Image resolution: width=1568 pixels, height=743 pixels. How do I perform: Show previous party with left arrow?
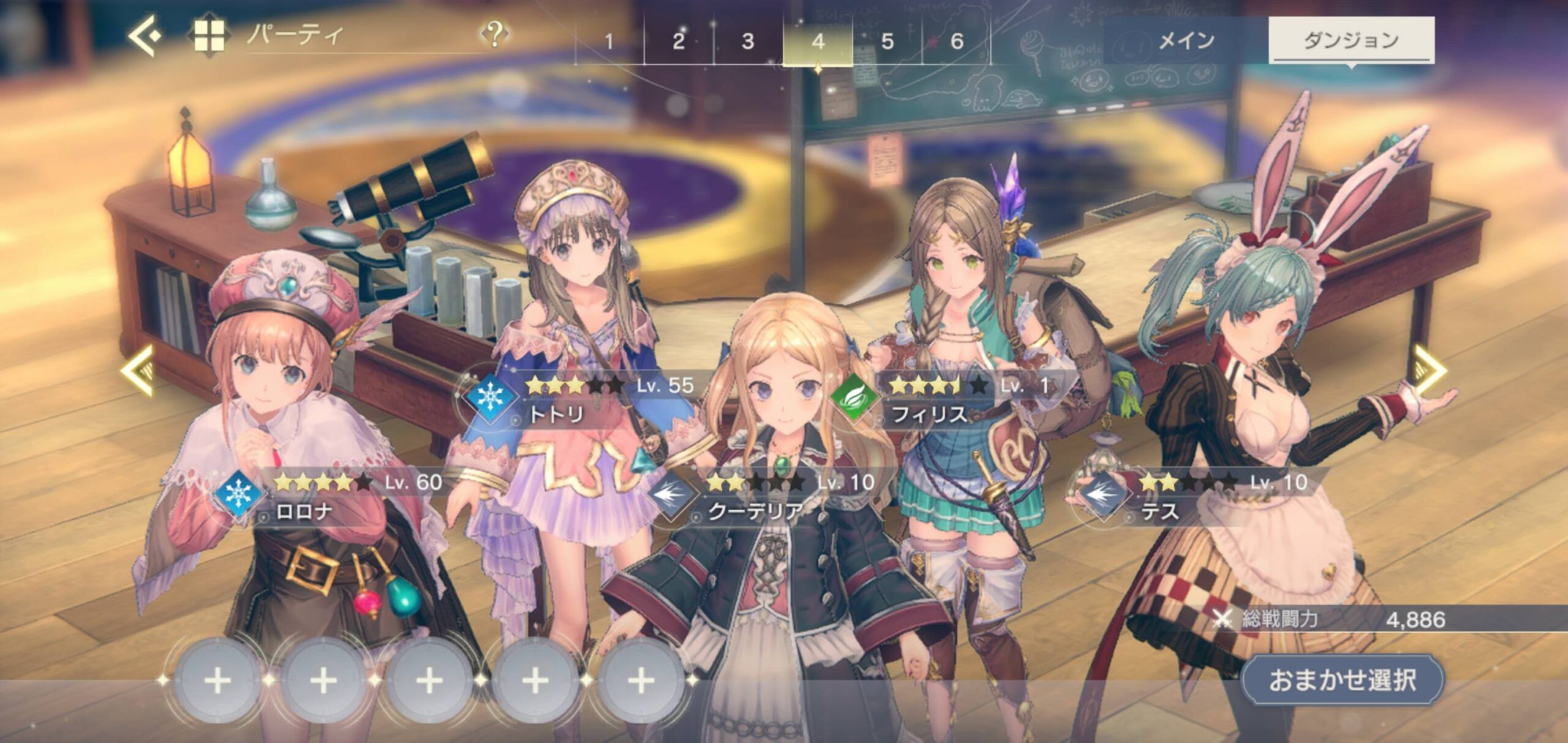click(x=137, y=370)
